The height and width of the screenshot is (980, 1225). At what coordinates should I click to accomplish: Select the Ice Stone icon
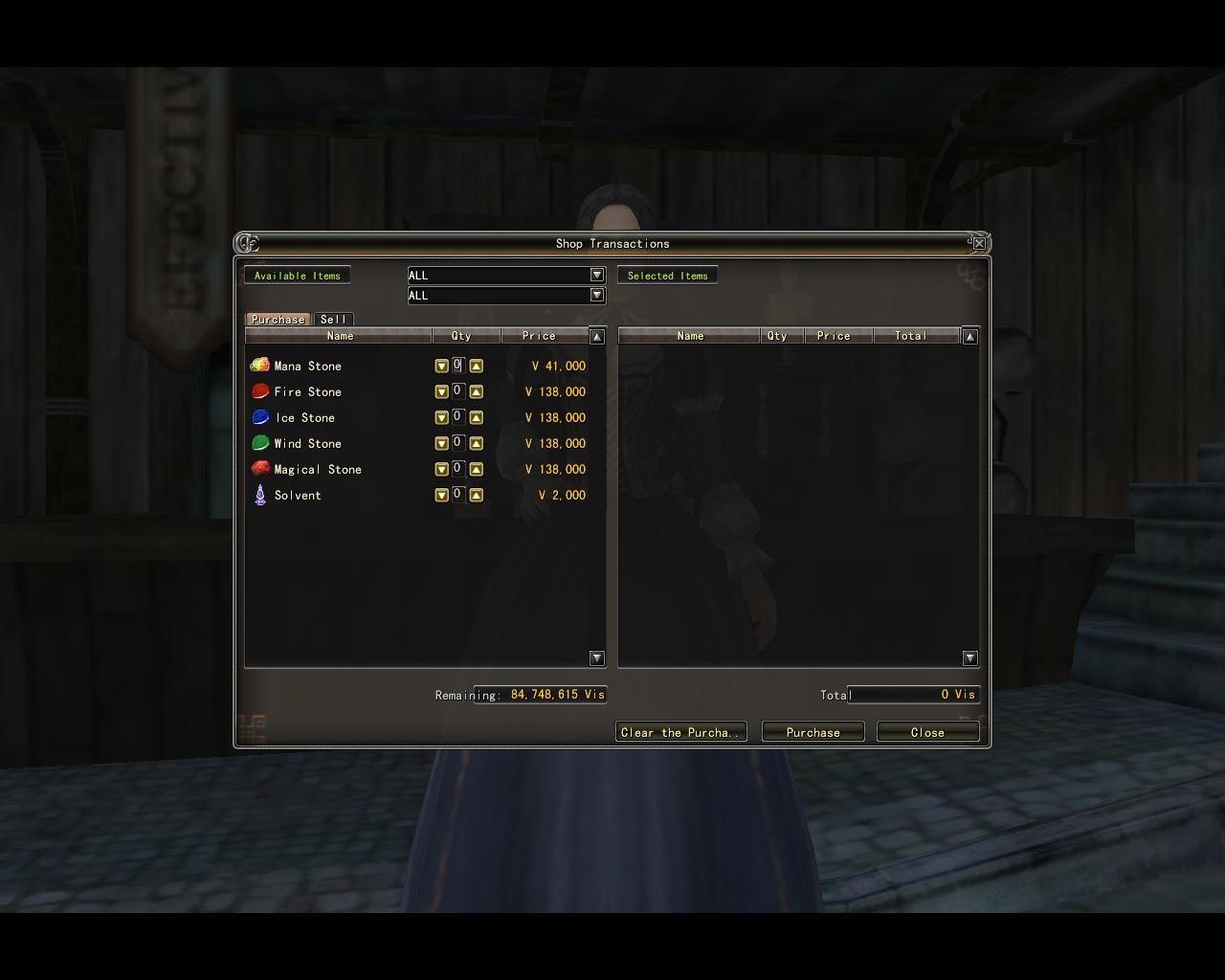pos(259,416)
